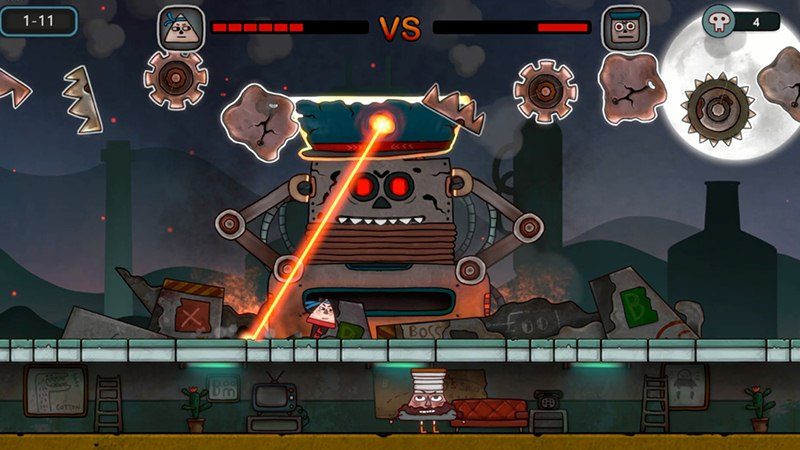Click the player character portrait icon
Screen dimensions: 800x450
point(181,27)
